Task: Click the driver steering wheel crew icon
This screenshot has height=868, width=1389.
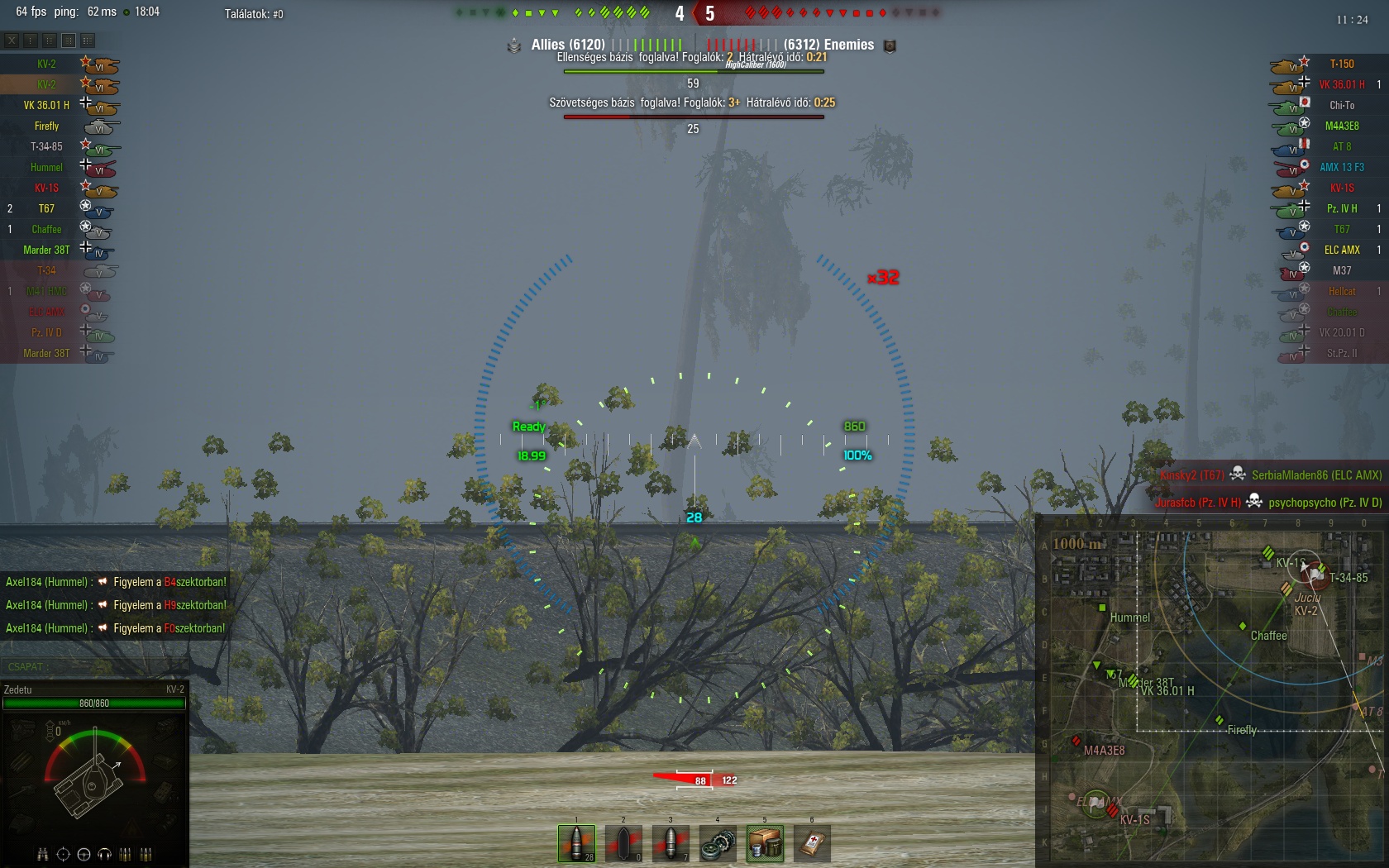Action: (x=84, y=854)
